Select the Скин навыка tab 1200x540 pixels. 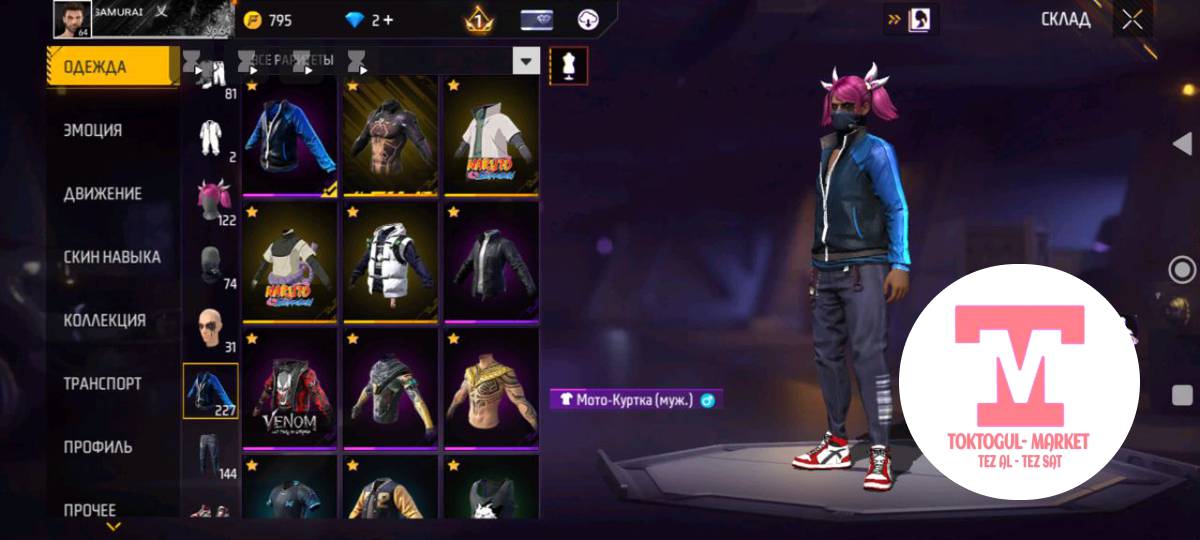point(111,257)
